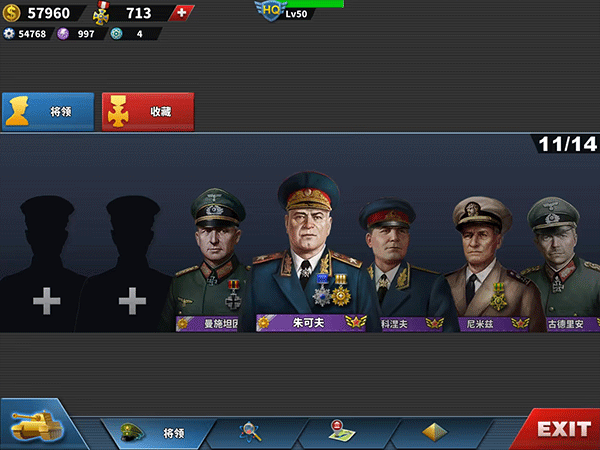This screenshot has width=600, height=450.
Task: Click the gold tank icon tab
Action: click(x=35, y=427)
